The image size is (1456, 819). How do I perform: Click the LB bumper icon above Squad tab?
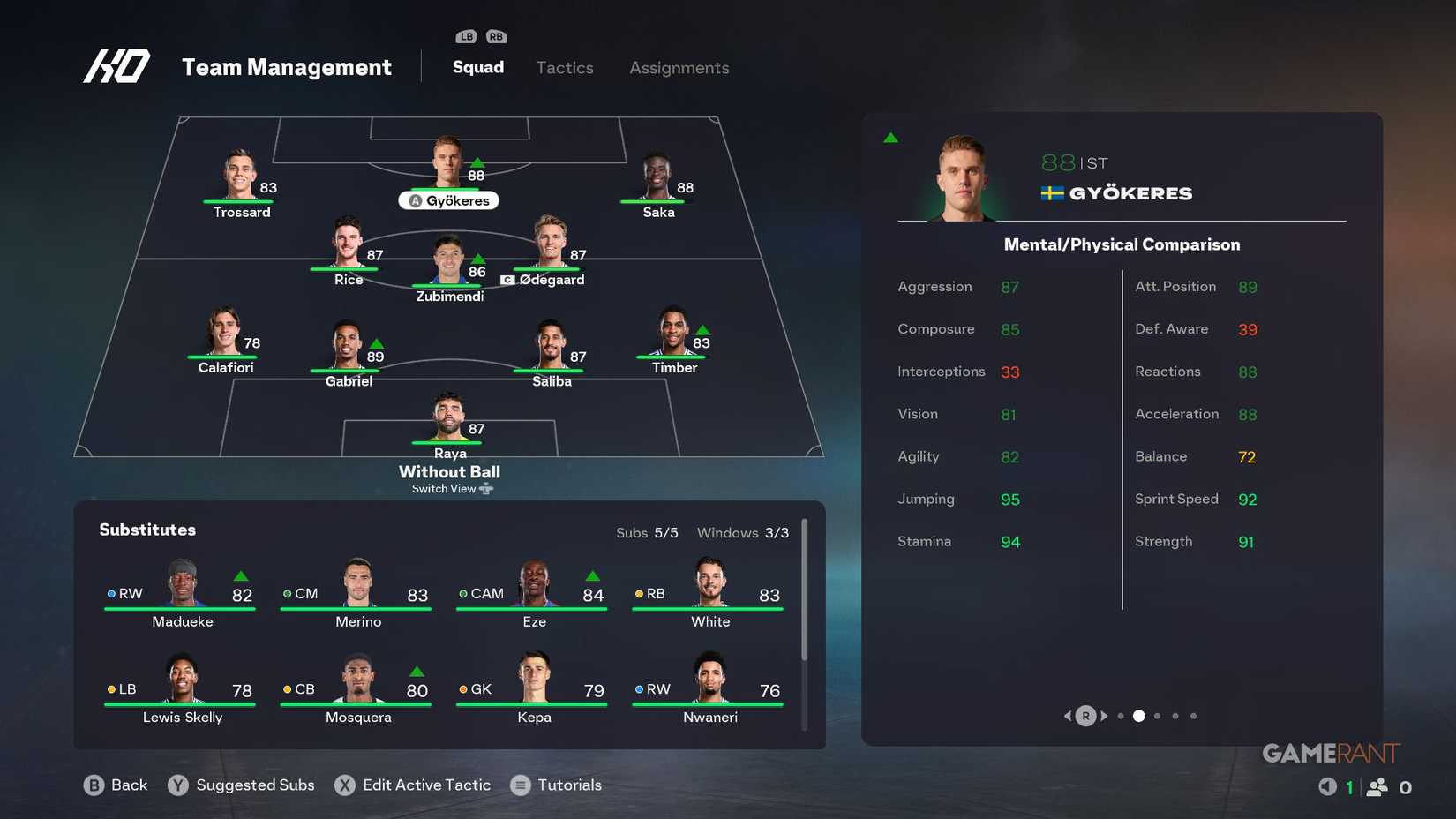pyautogui.click(x=465, y=36)
